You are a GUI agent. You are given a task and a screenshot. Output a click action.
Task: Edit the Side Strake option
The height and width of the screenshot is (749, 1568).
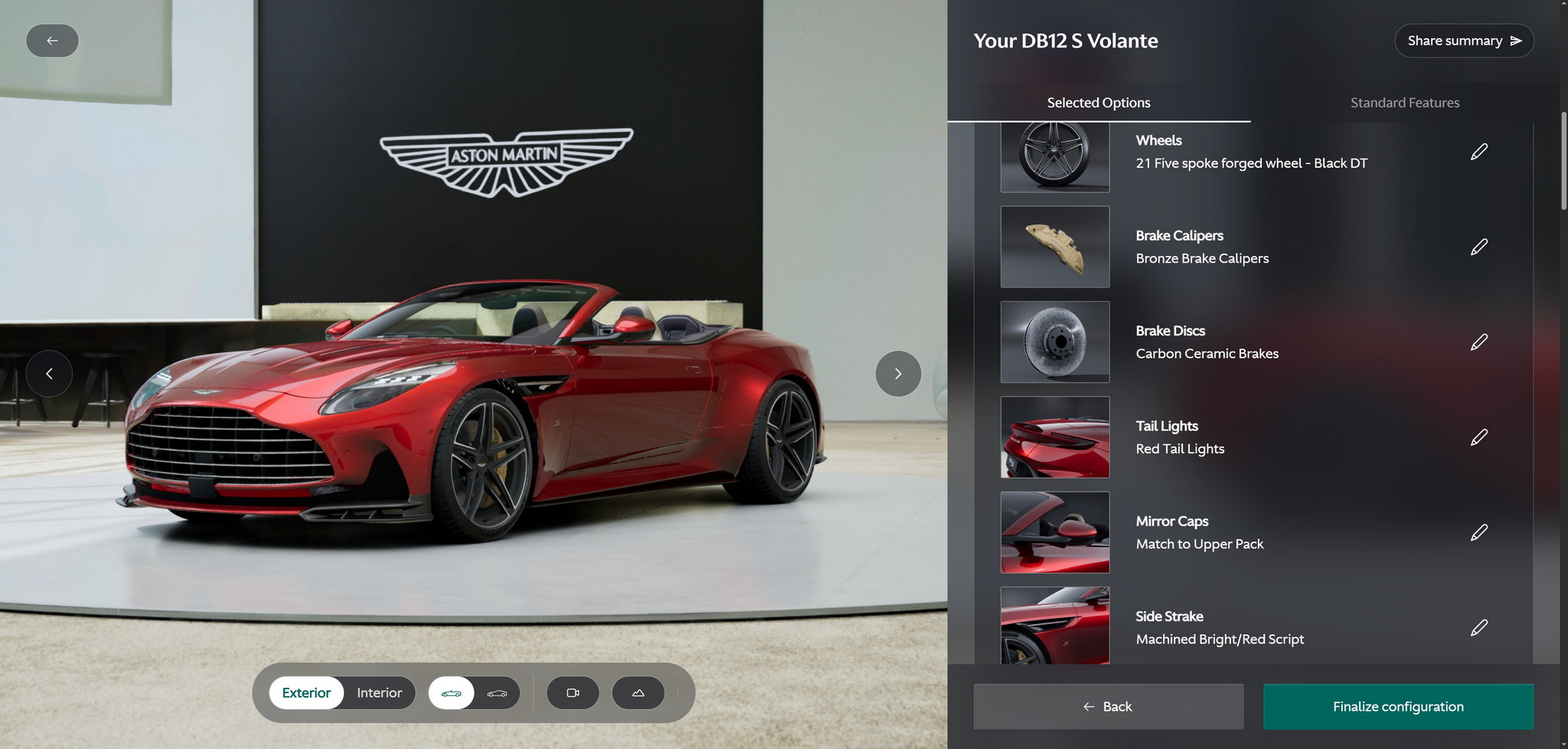pyautogui.click(x=1478, y=628)
